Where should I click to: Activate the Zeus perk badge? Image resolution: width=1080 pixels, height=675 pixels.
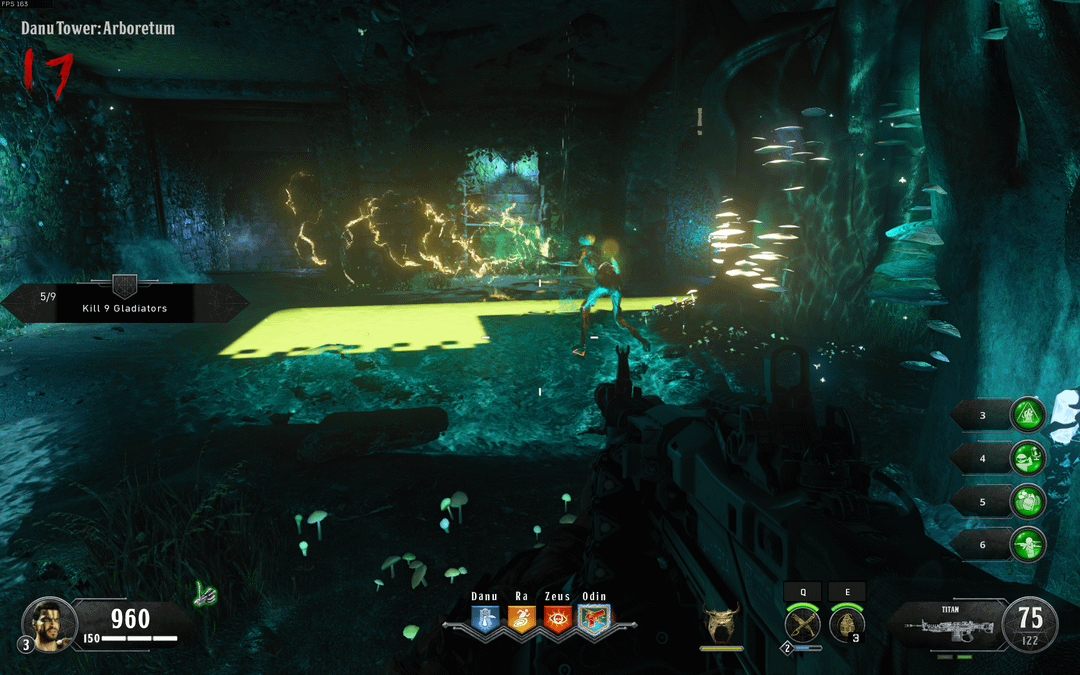[557, 619]
